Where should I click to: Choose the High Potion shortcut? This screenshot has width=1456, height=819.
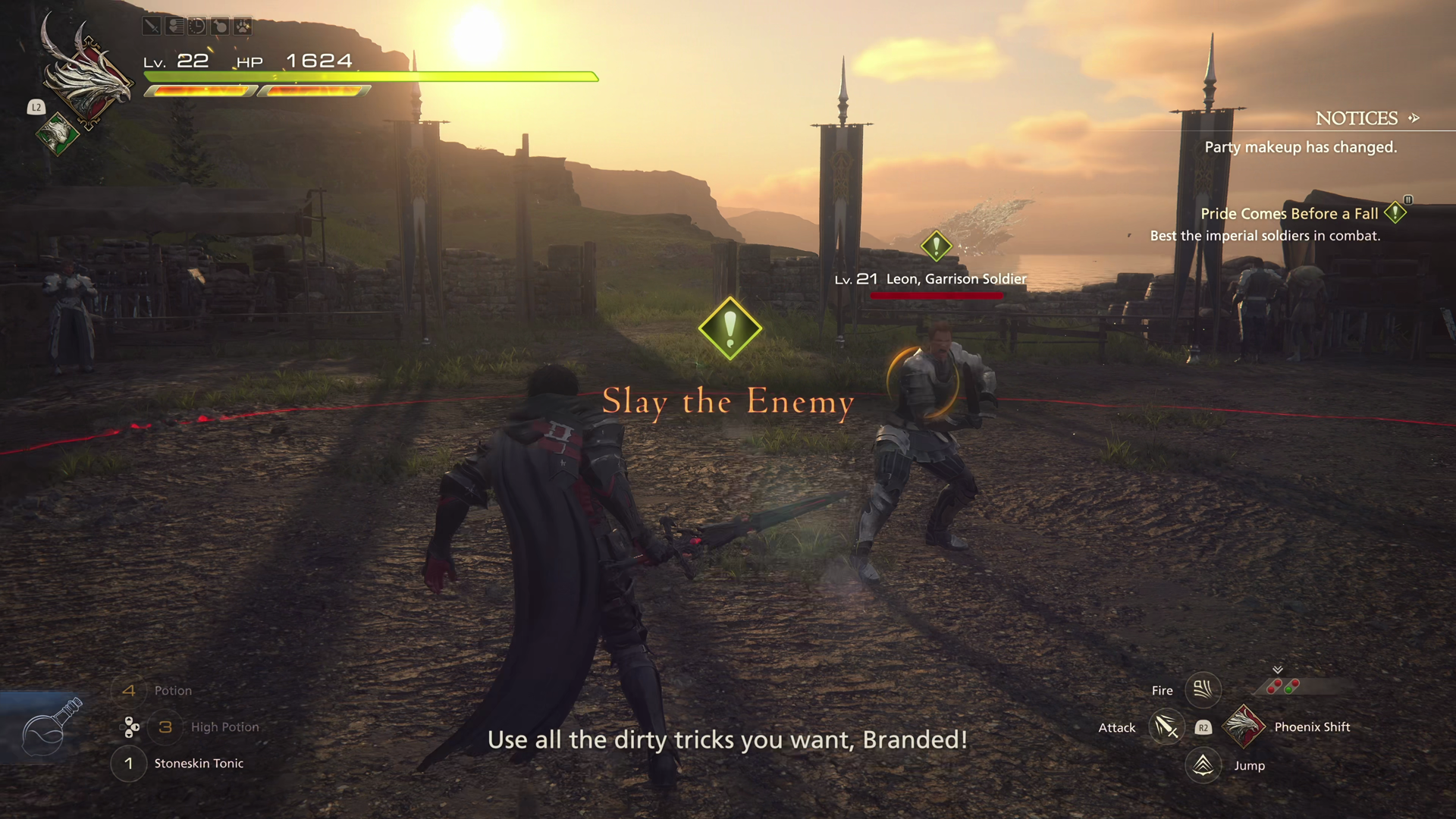tap(224, 727)
